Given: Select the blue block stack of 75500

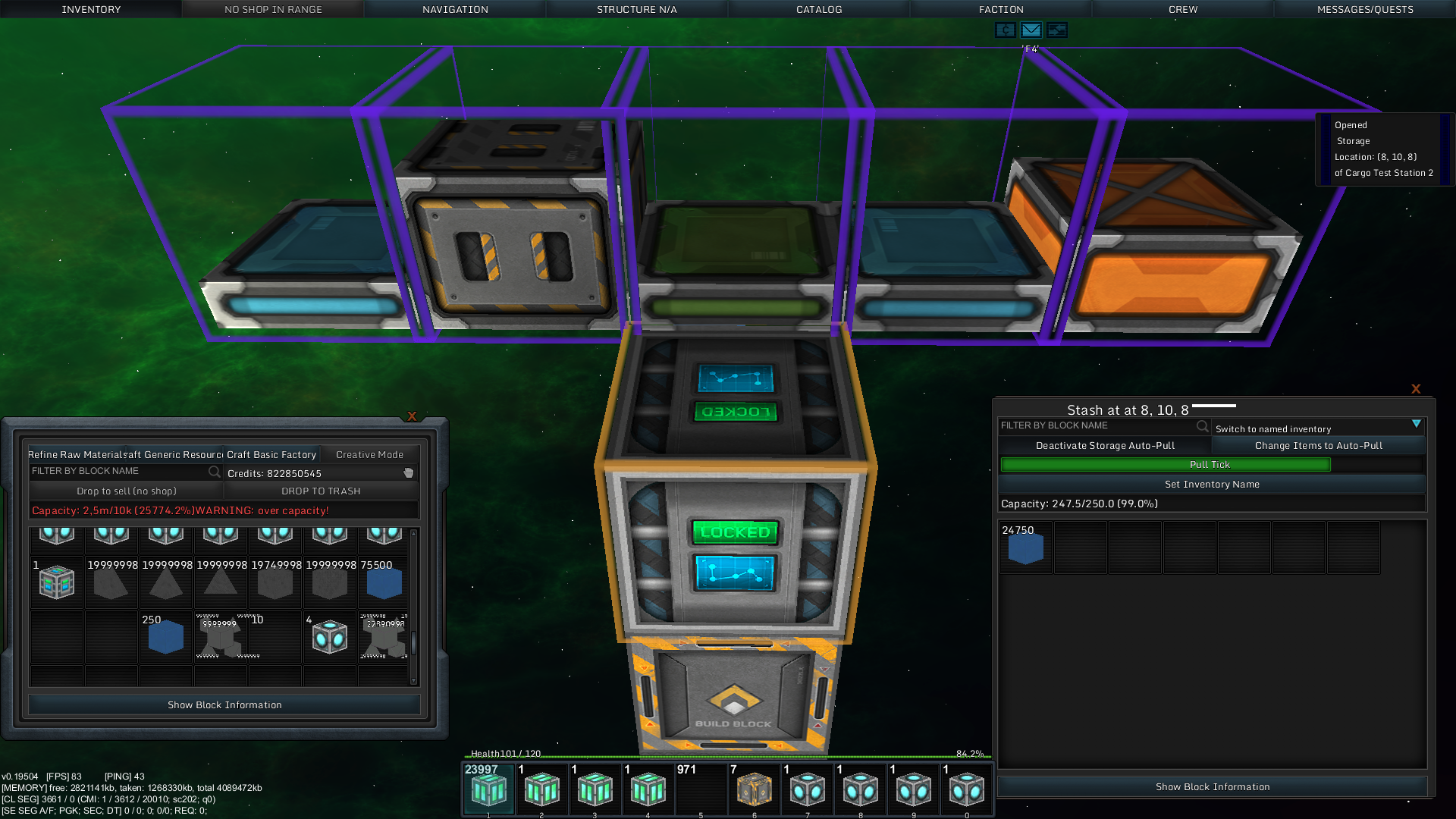Looking at the screenshot, I should point(384,582).
